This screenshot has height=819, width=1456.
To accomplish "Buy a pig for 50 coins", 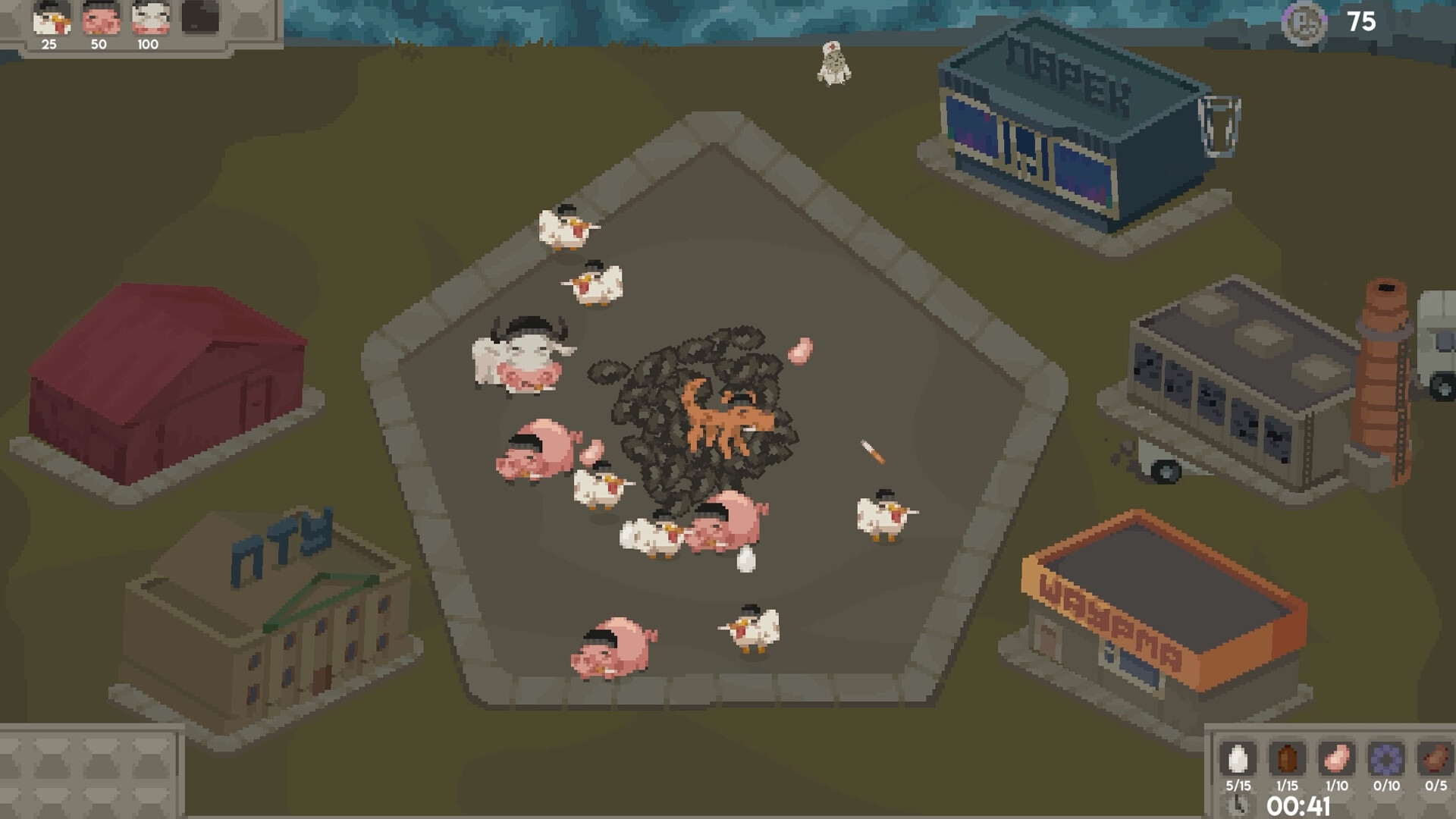I will [101, 20].
